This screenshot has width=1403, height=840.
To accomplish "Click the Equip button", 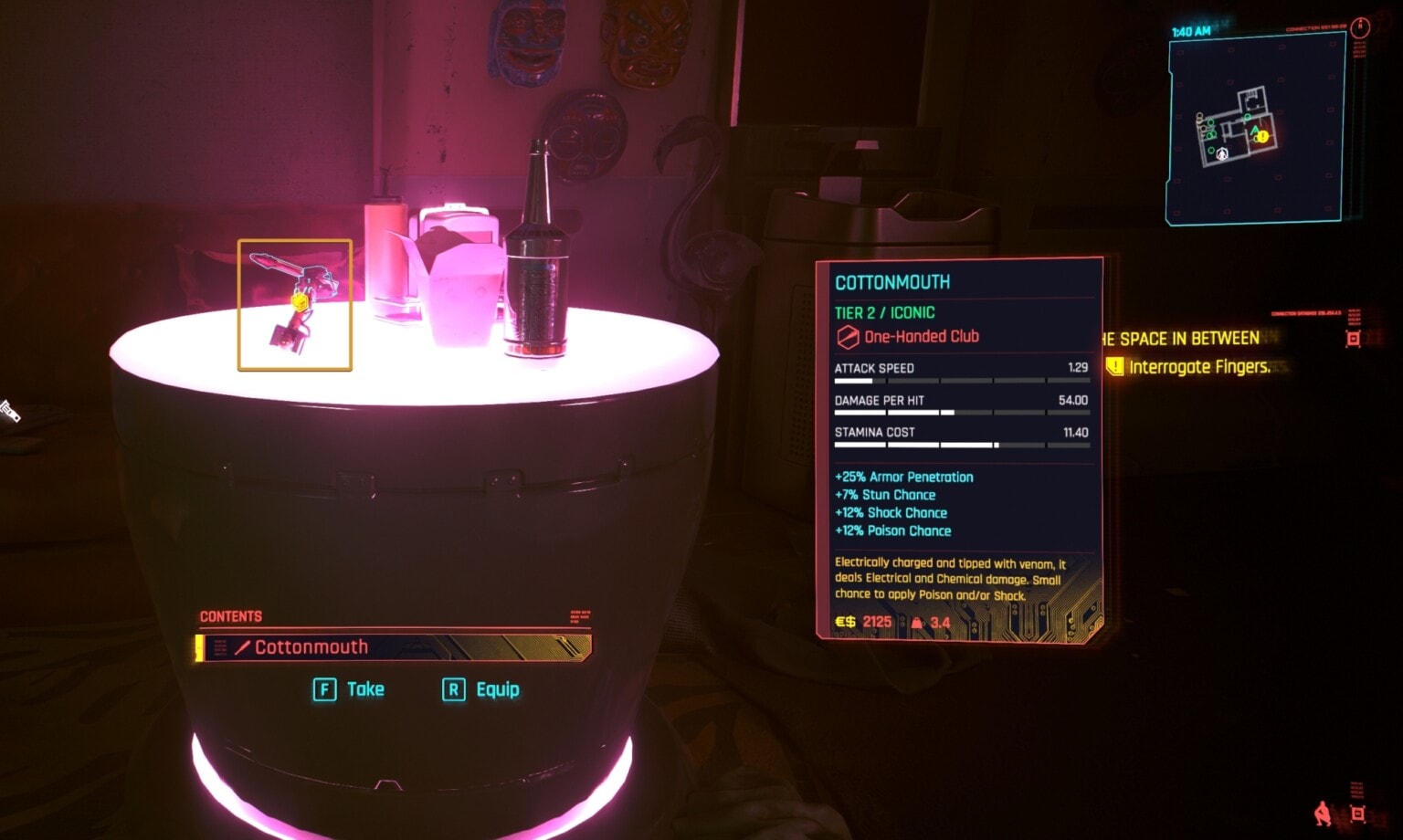I will pos(482,689).
